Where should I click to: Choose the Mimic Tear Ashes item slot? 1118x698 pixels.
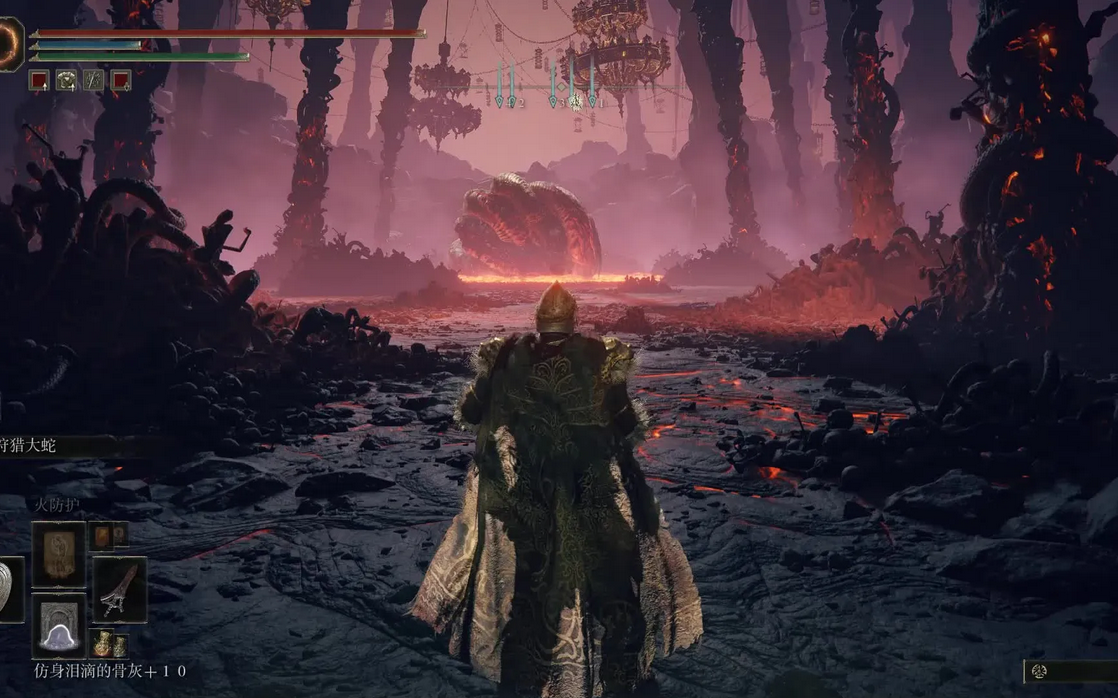tap(58, 625)
